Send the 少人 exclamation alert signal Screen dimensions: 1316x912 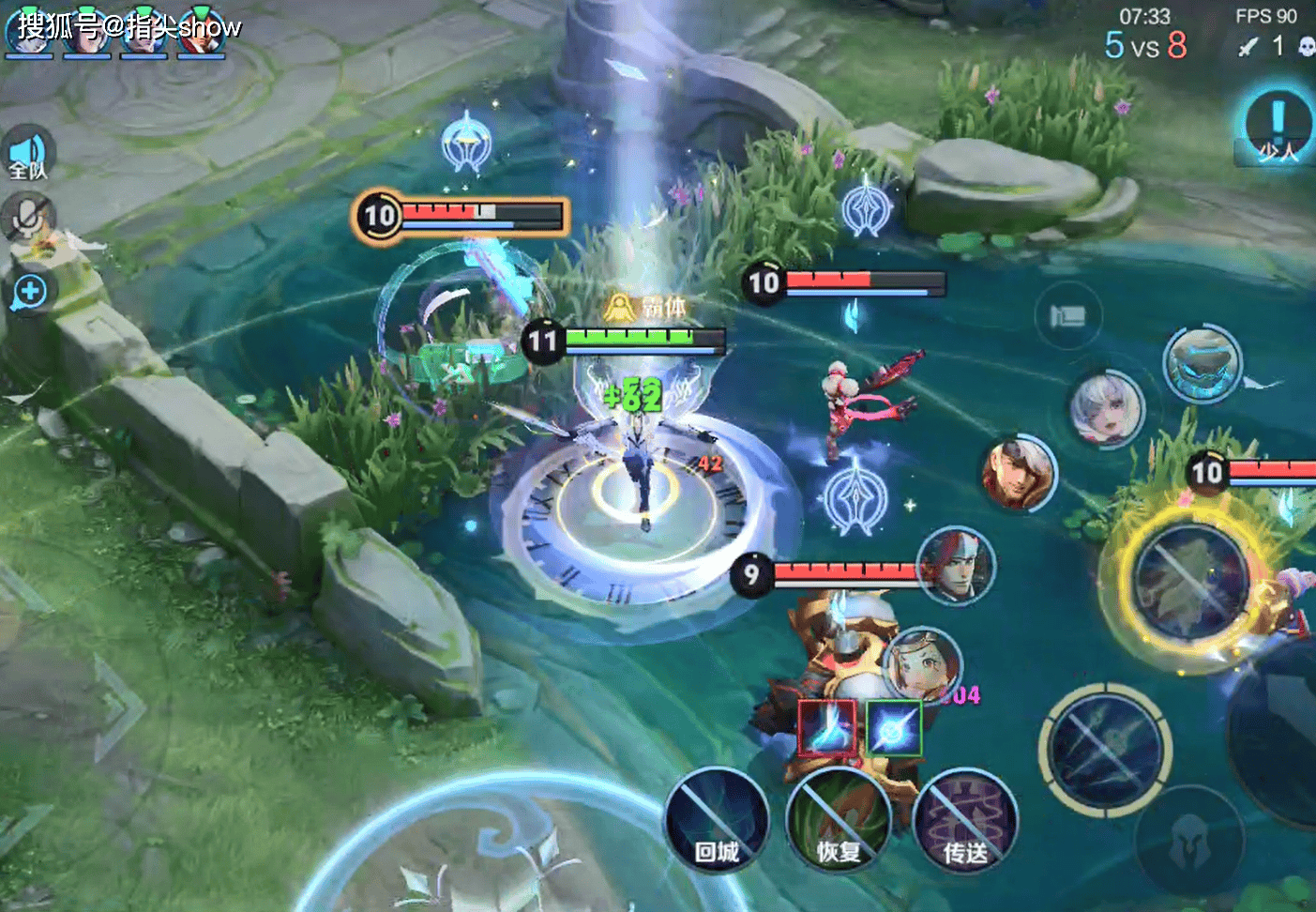[x=1277, y=128]
